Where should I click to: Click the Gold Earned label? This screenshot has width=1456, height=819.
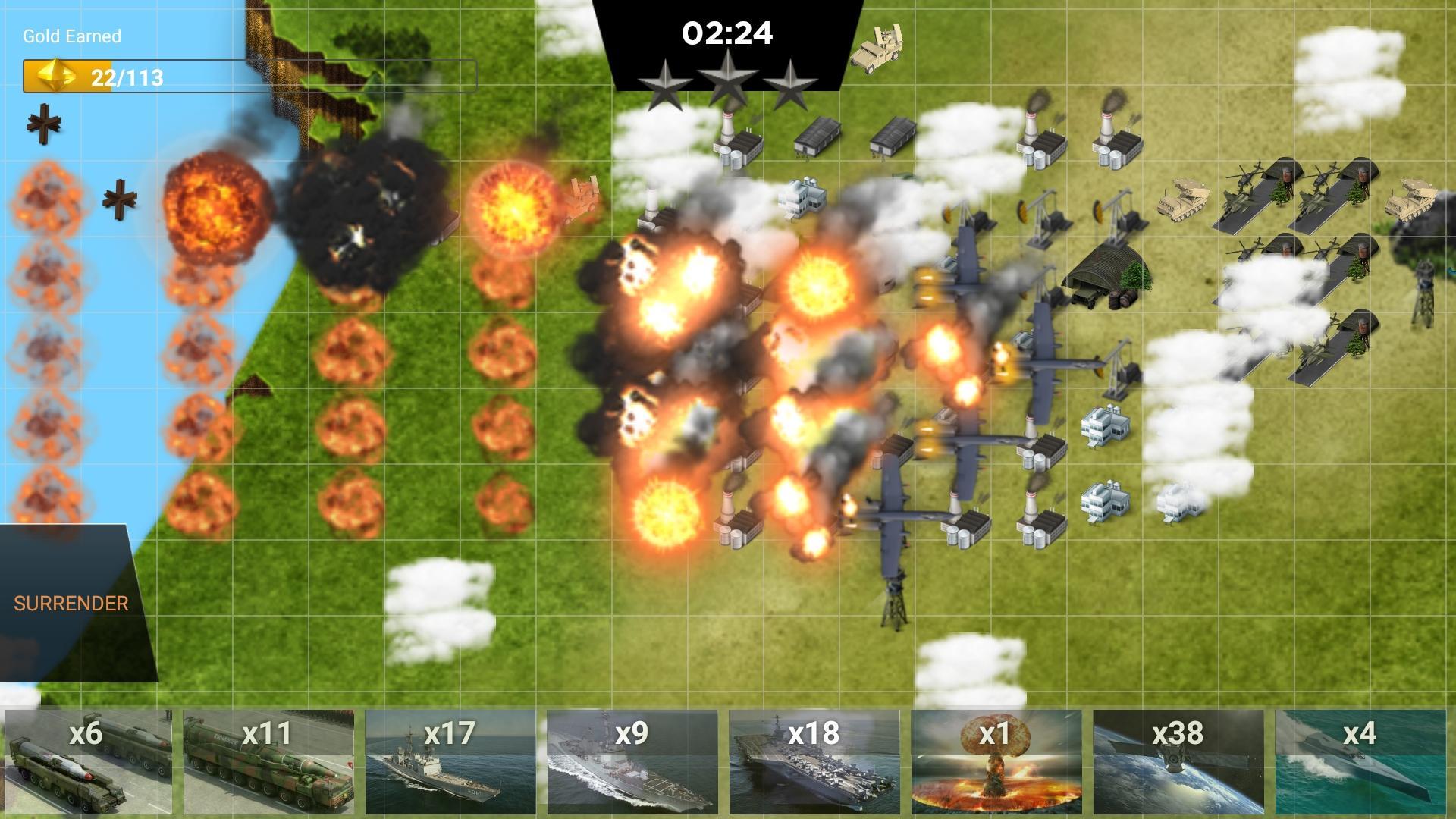(x=71, y=36)
